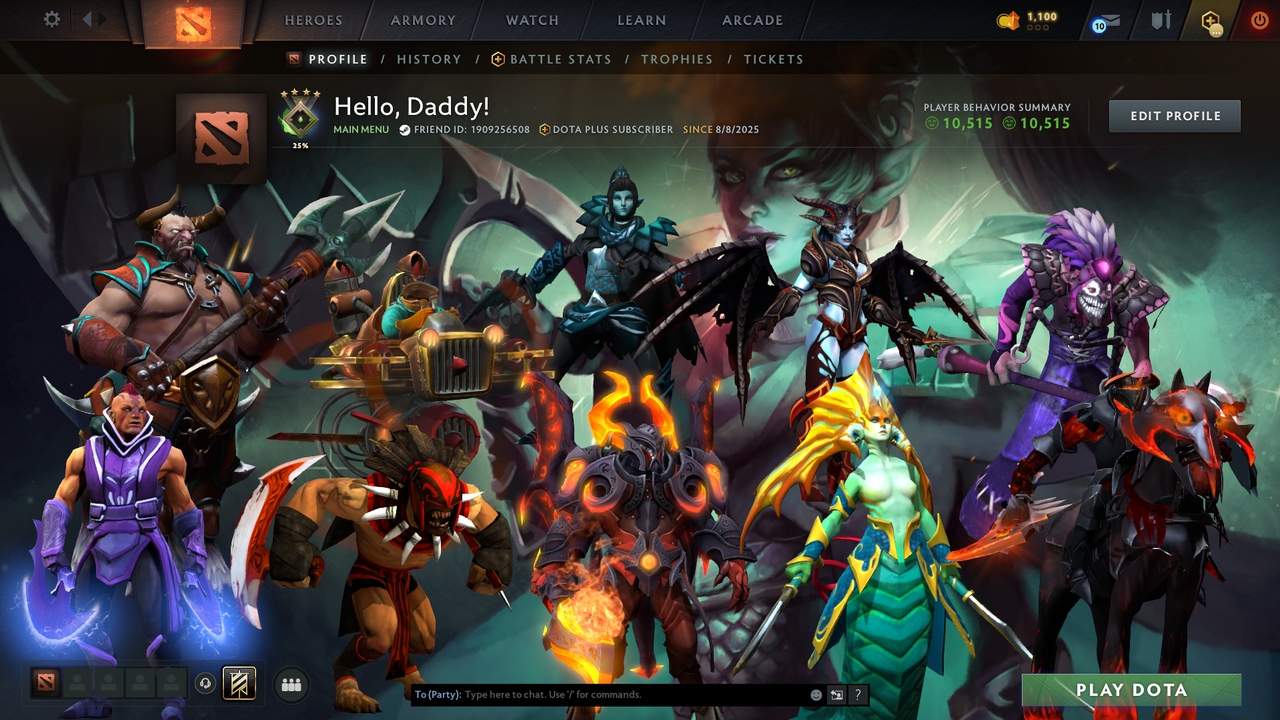Open the emoticon picker in the chat bar
Screen dimensions: 1280x720
(x=815, y=694)
